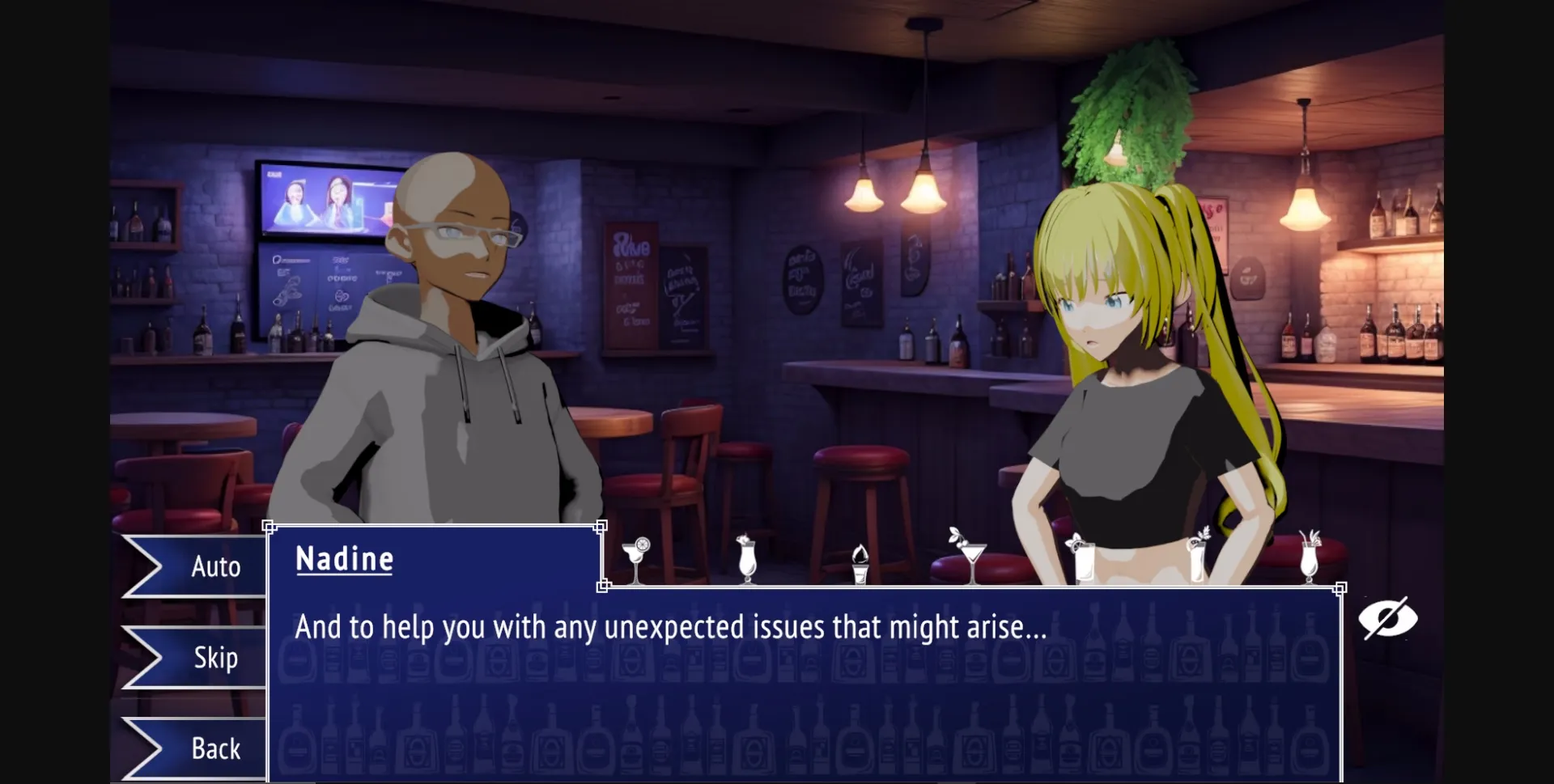The width and height of the screenshot is (1554, 784).
Task: Click the Auto banner's arrow chevron
Action: [x=144, y=566]
